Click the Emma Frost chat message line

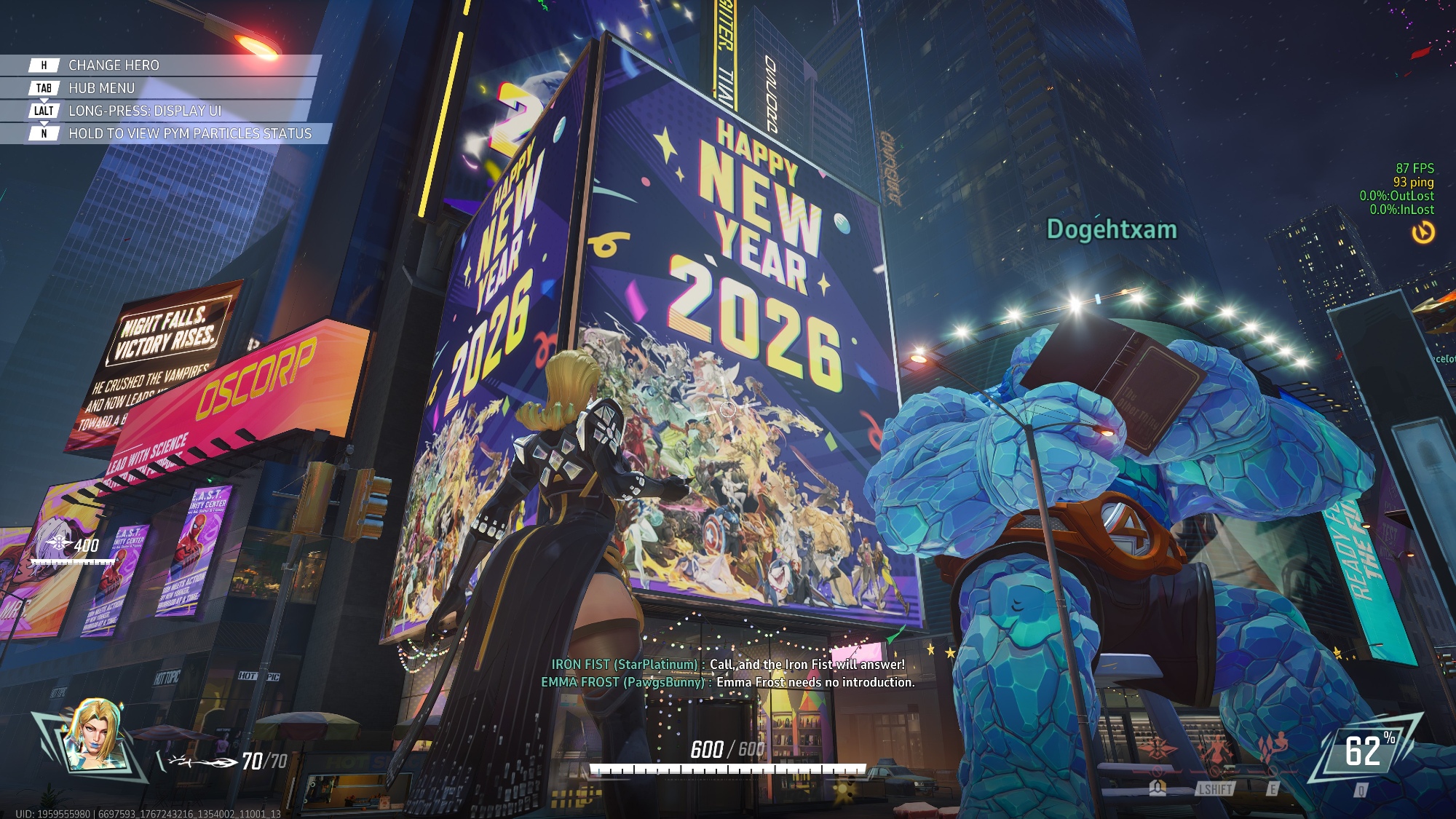727,682
